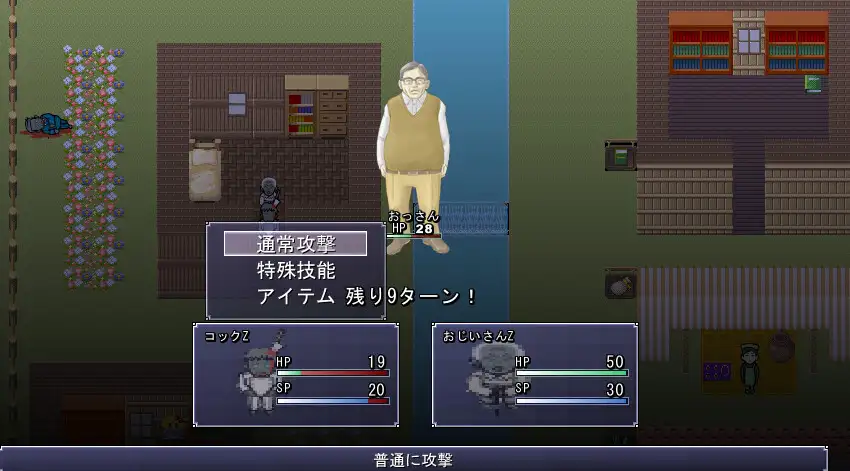This screenshot has height=471, width=850.
Task: Choose 特殊技能 from the battle menu
Action: coord(296,270)
